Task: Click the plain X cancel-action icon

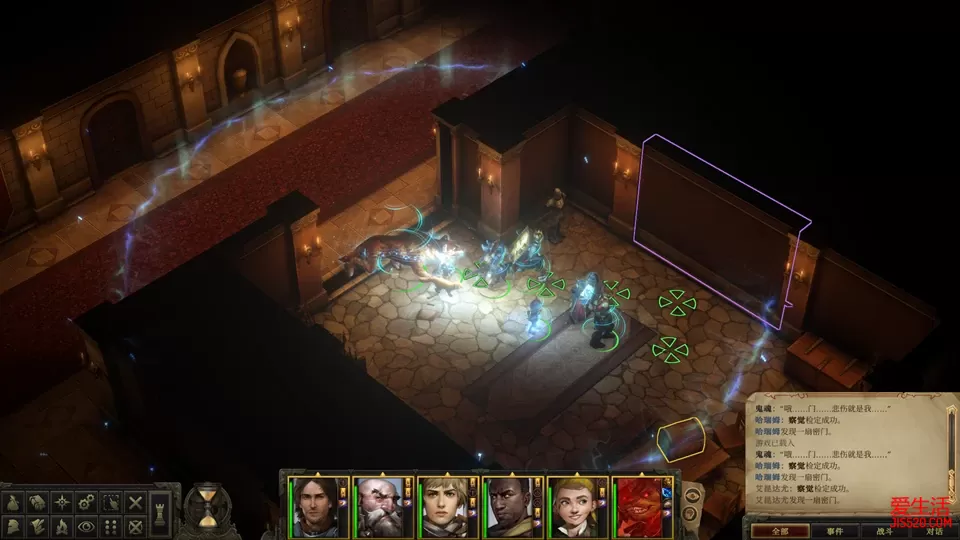Action: click(135, 501)
